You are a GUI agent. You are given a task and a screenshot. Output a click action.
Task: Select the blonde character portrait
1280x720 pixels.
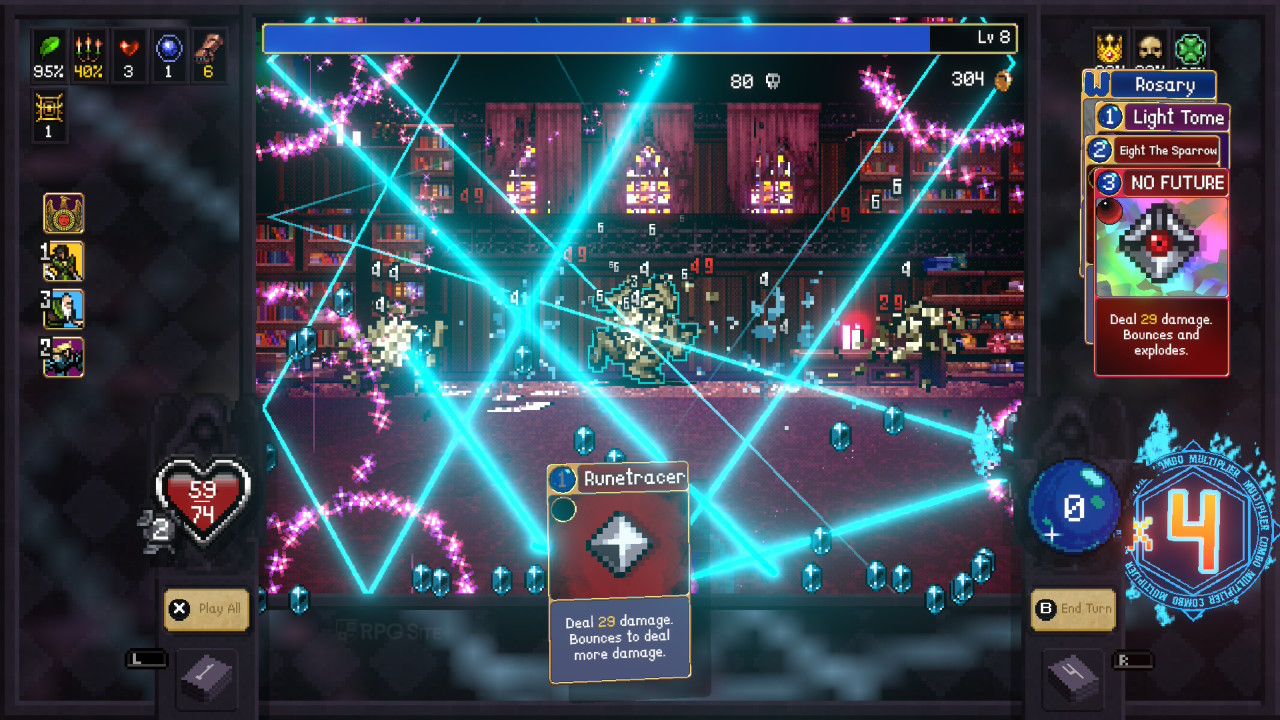(64, 357)
